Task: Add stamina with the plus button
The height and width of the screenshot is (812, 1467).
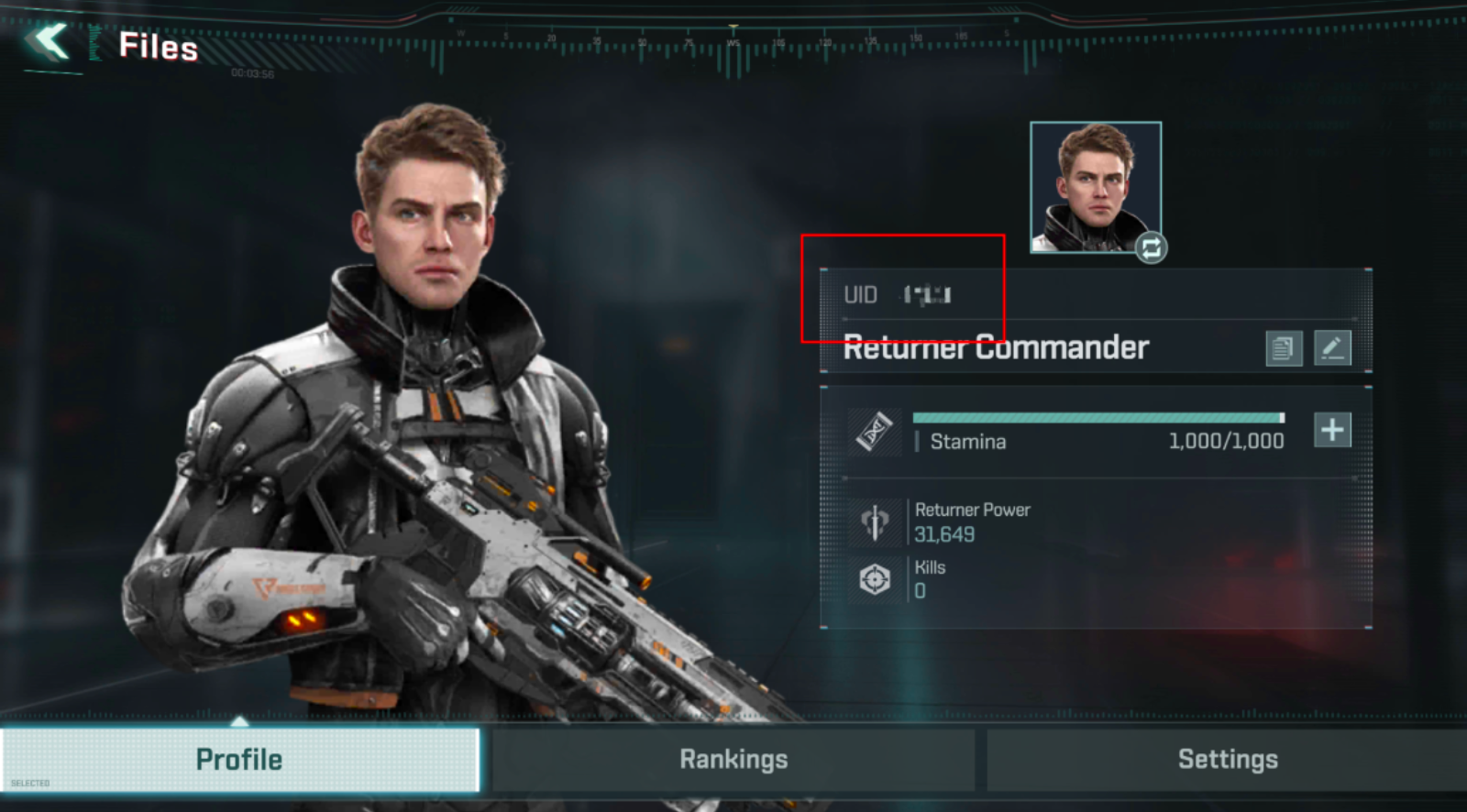Action: pyautogui.click(x=1332, y=430)
